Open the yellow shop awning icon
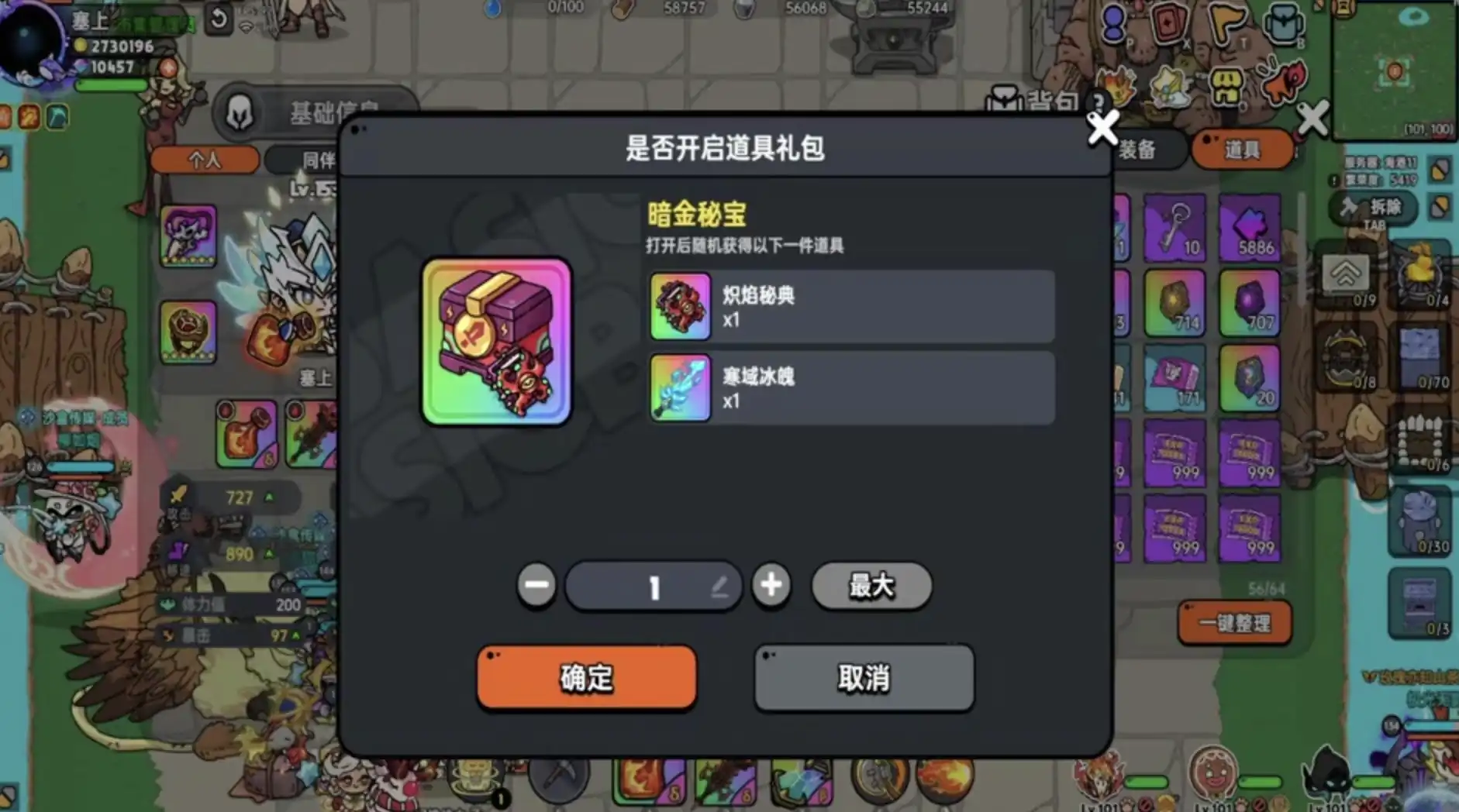 click(1226, 85)
